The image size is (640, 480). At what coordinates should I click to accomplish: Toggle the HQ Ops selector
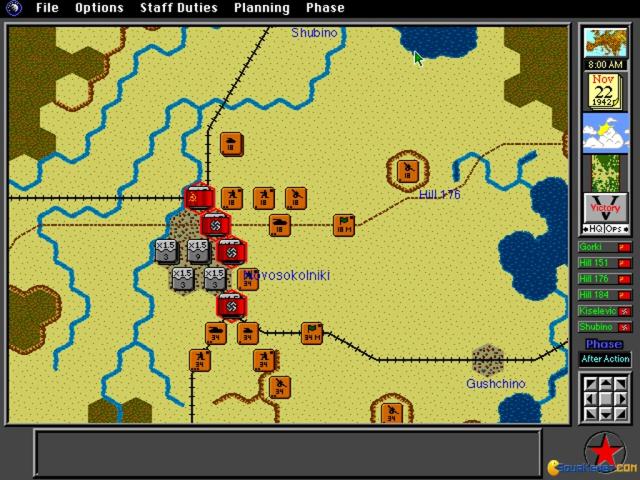pos(605,230)
